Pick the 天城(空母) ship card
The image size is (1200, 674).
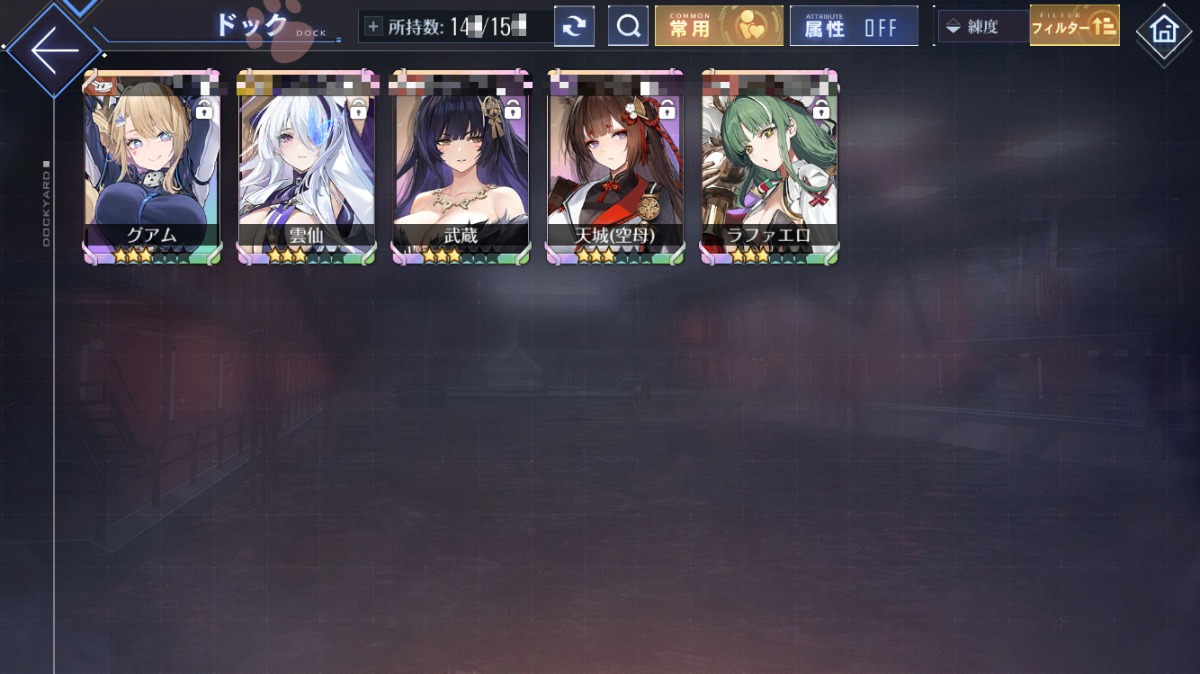click(x=615, y=167)
